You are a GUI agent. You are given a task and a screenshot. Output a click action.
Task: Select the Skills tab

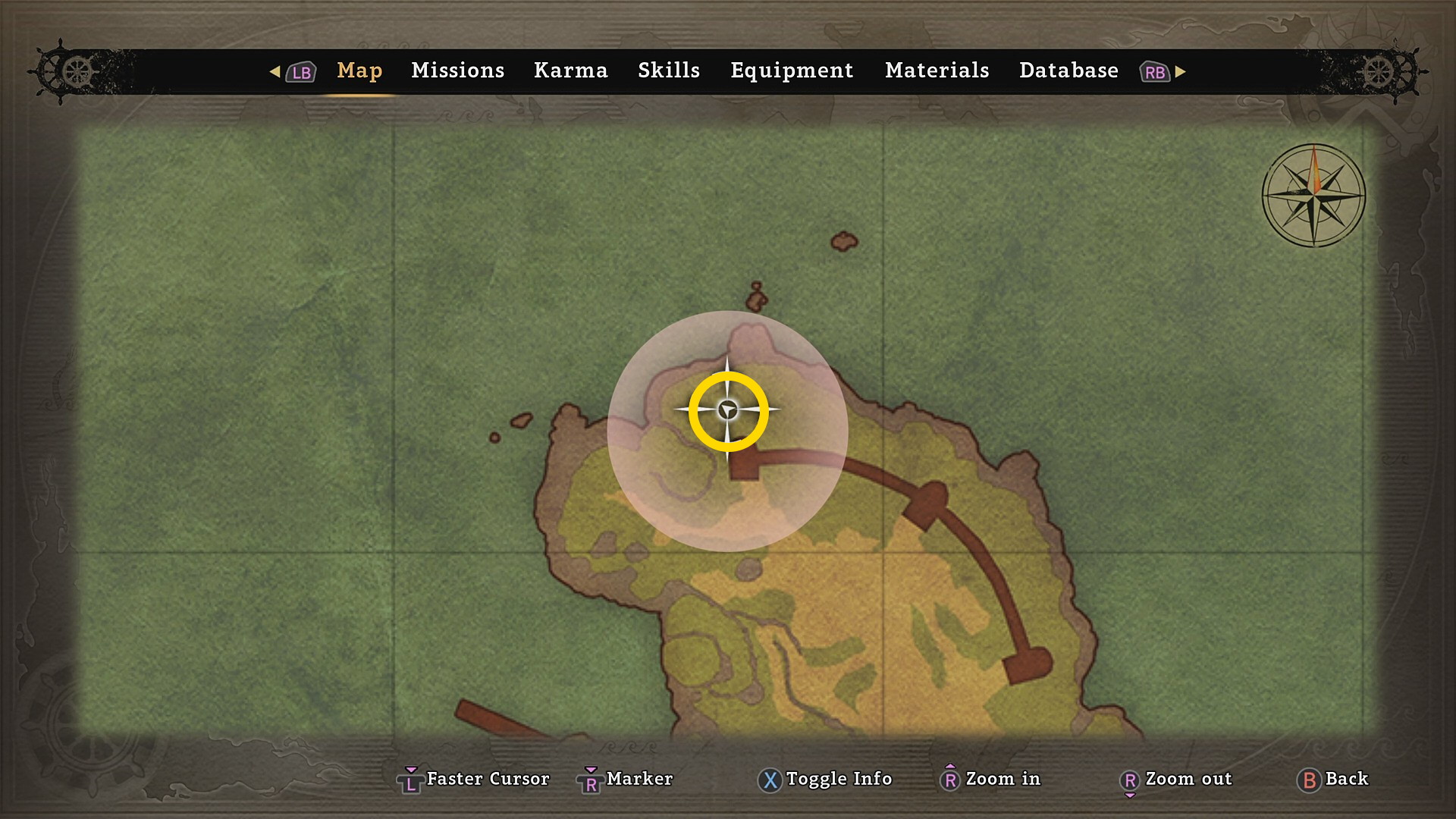coord(668,71)
